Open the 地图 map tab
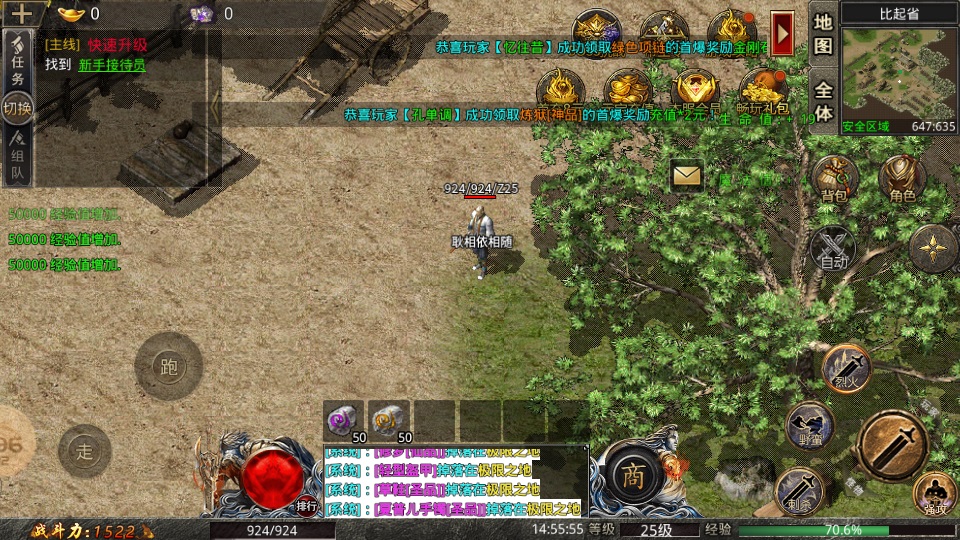This screenshot has height=540, width=960. (823, 33)
